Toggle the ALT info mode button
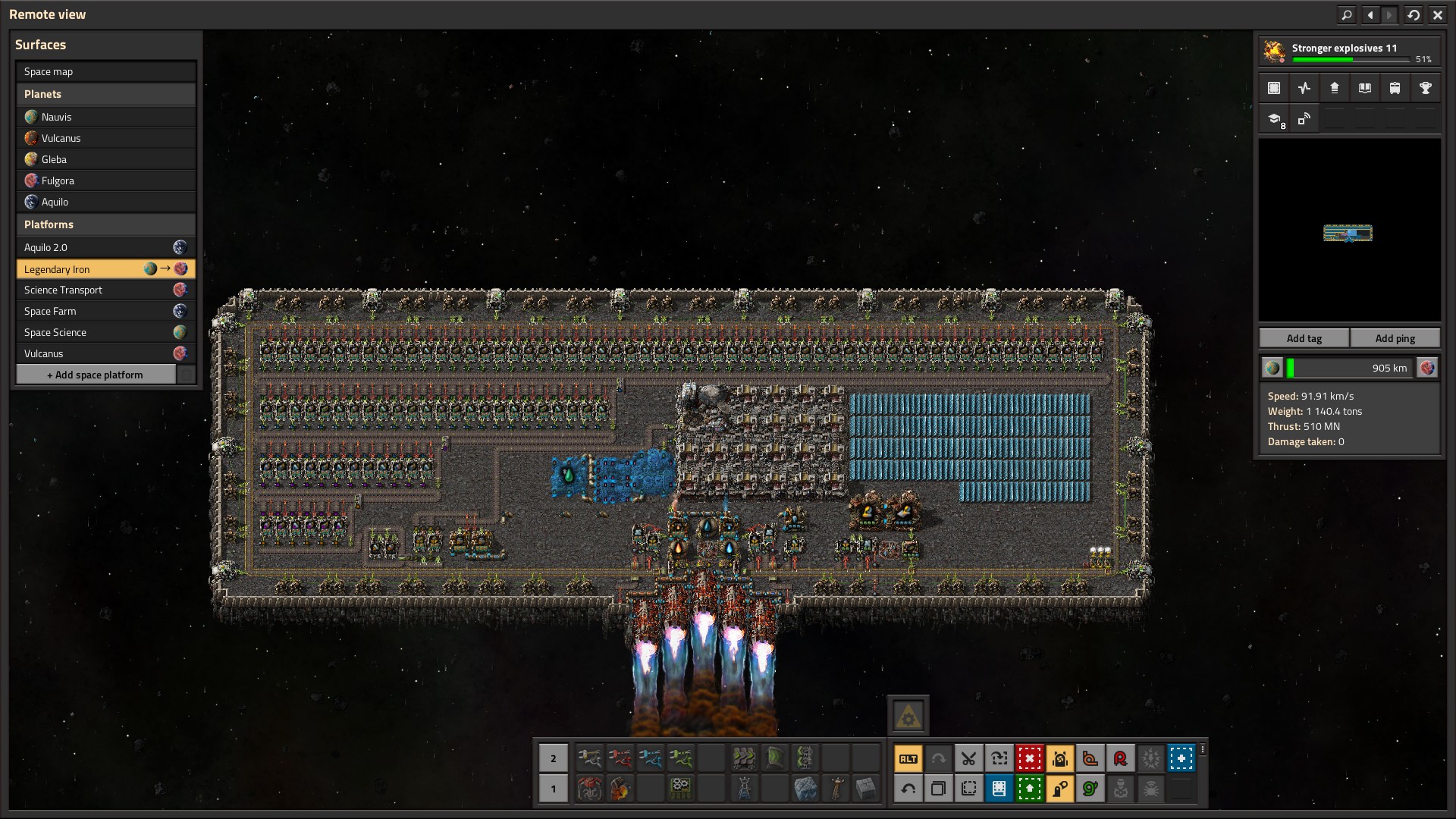The height and width of the screenshot is (819, 1456). (x=908, y=758)
